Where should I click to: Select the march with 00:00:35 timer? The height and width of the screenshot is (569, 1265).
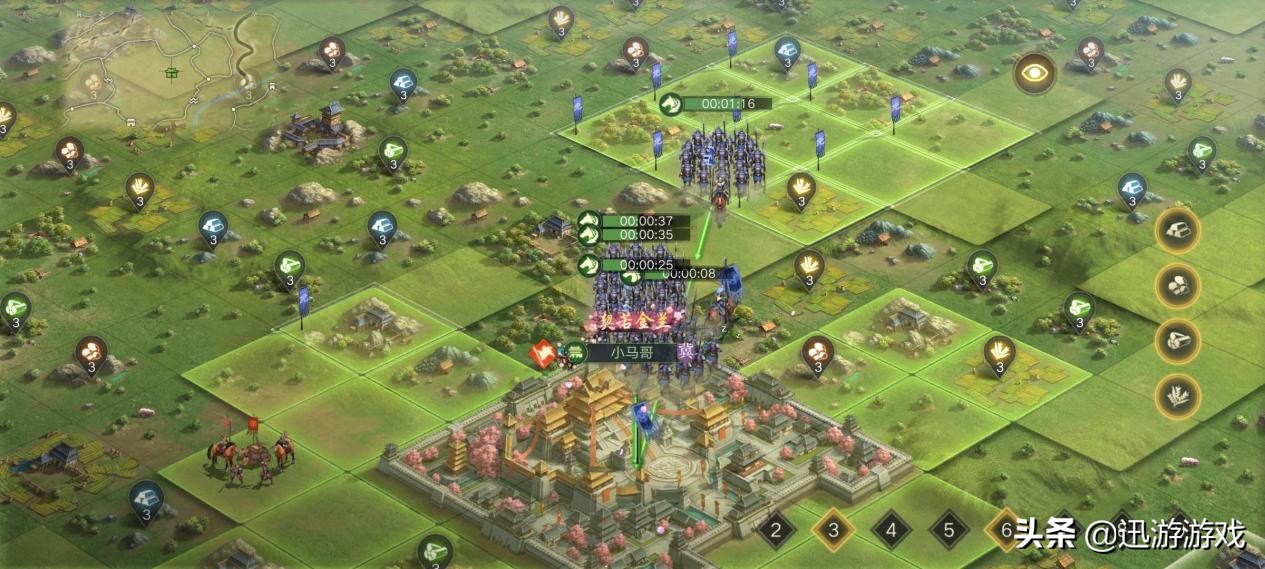point(637,235)
